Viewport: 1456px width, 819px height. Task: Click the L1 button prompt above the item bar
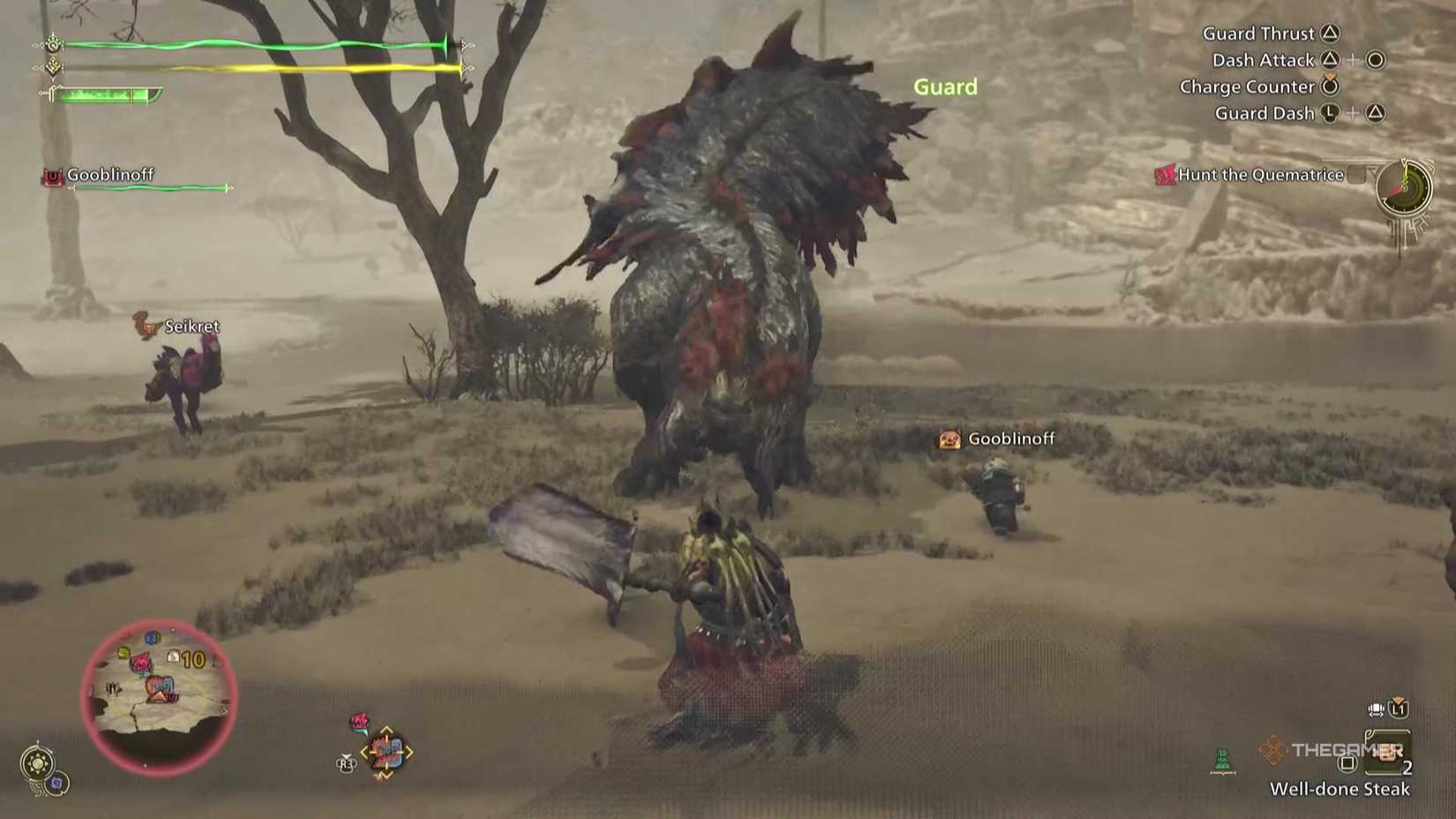click(x=1398, y=710)
